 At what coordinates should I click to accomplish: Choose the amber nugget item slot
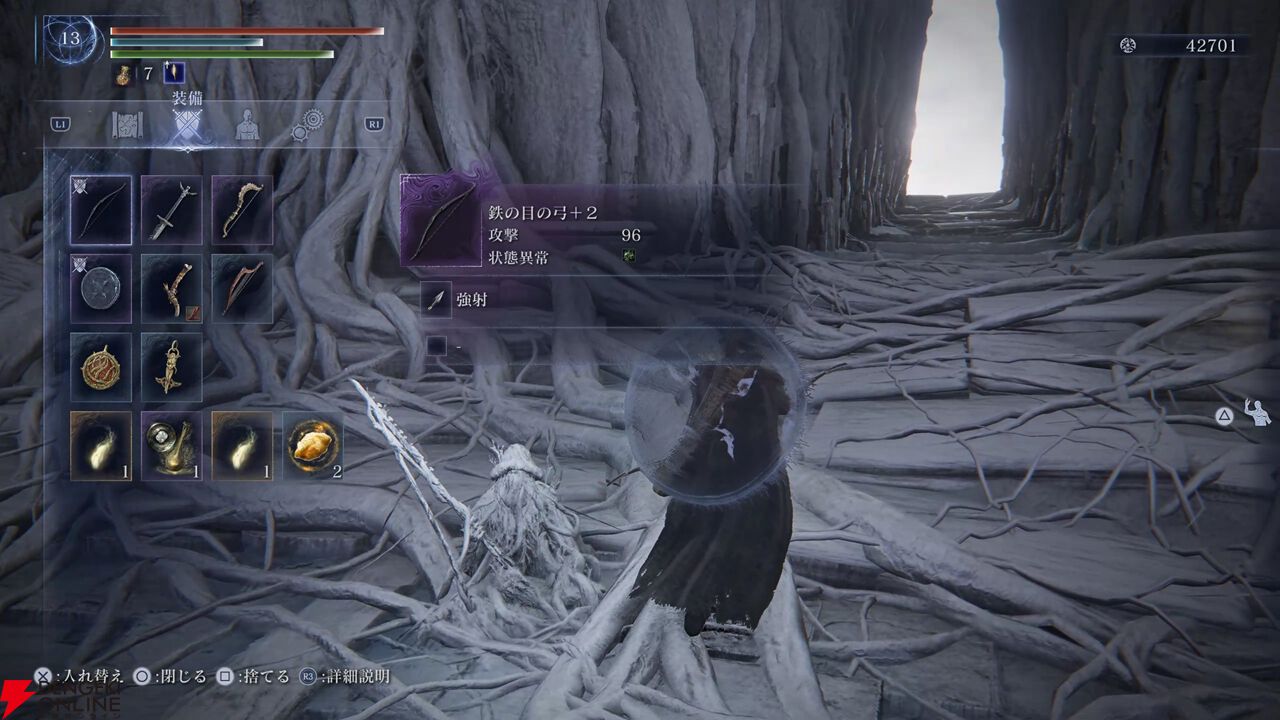pos(313,446)
